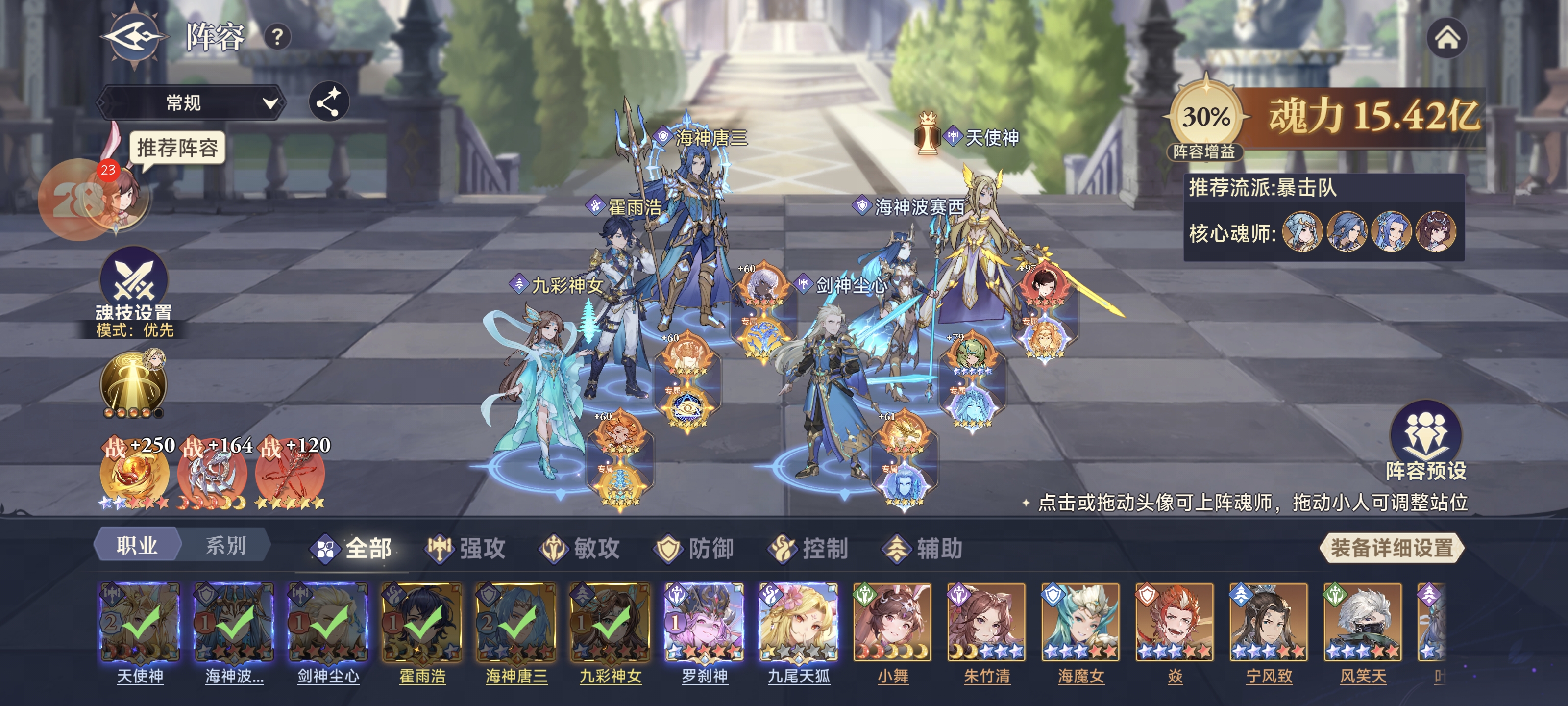Select the 九尾天狐 hero portrait
Image resolution: width=1568 pixels, height=706 pixels.
tap(799, 622)
